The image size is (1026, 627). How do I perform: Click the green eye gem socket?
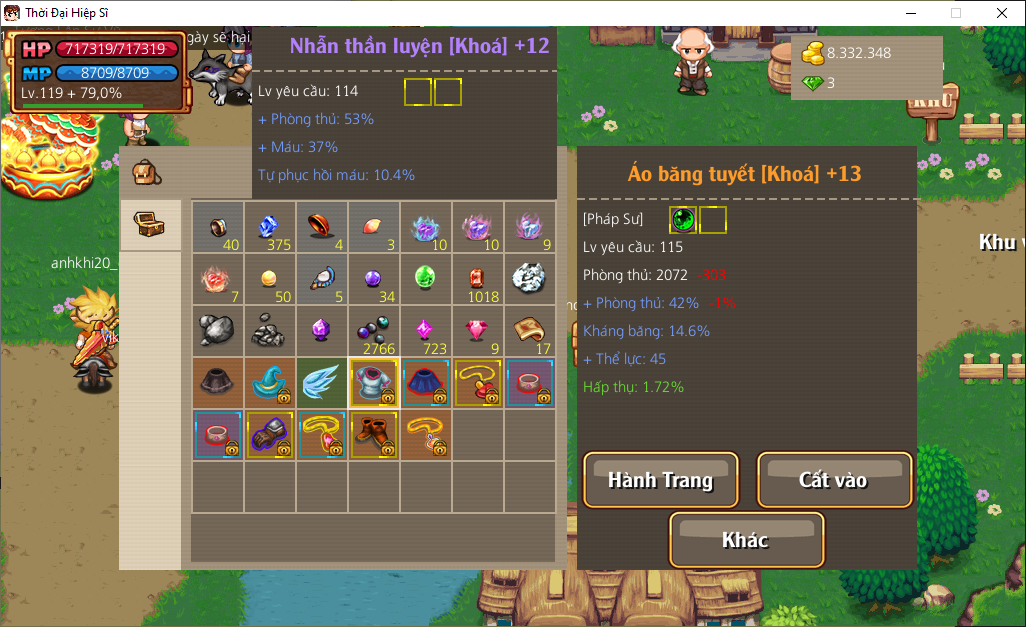coord(683,219)
